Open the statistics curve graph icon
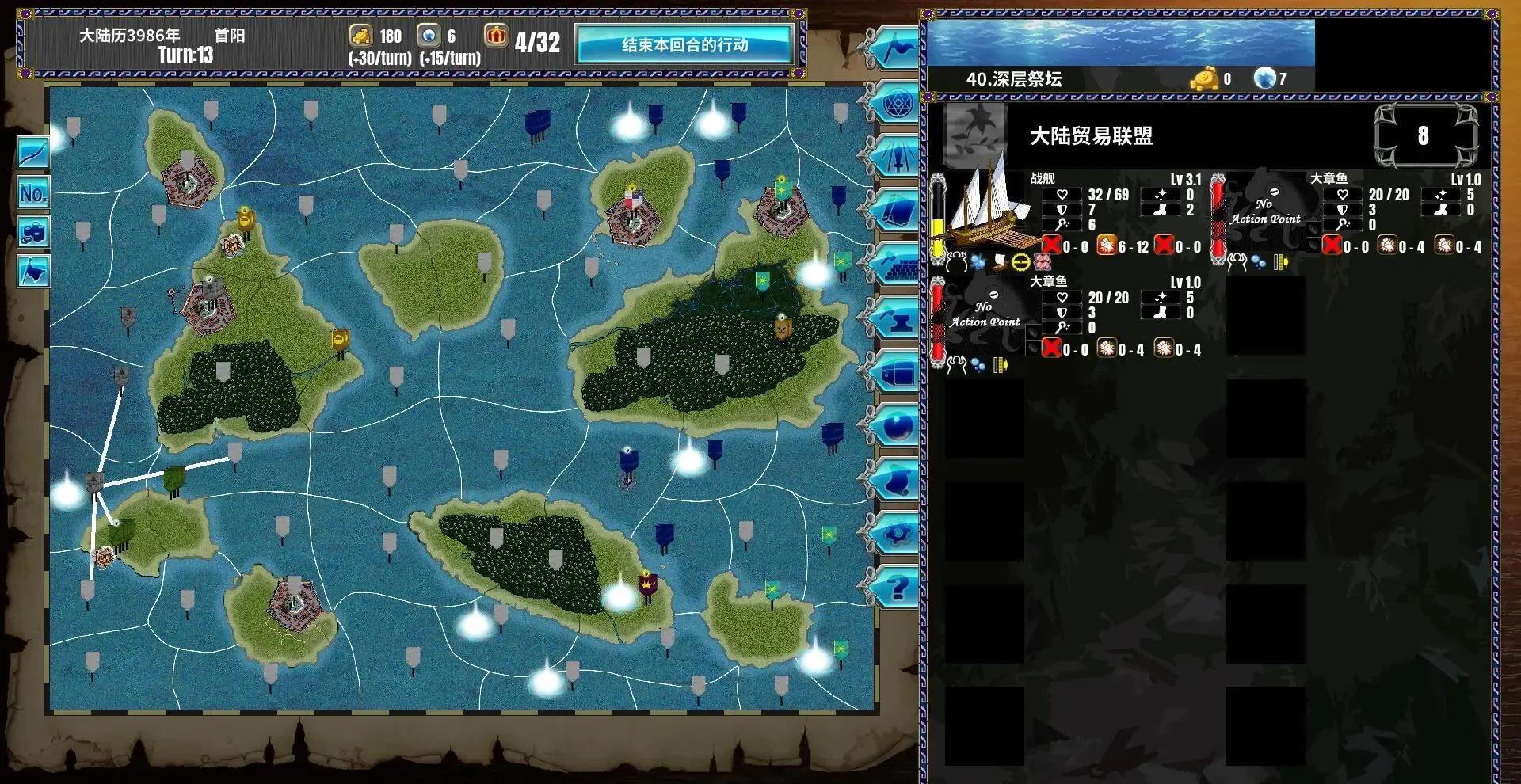Screen dimensions: 1521x784 [32, 153]
